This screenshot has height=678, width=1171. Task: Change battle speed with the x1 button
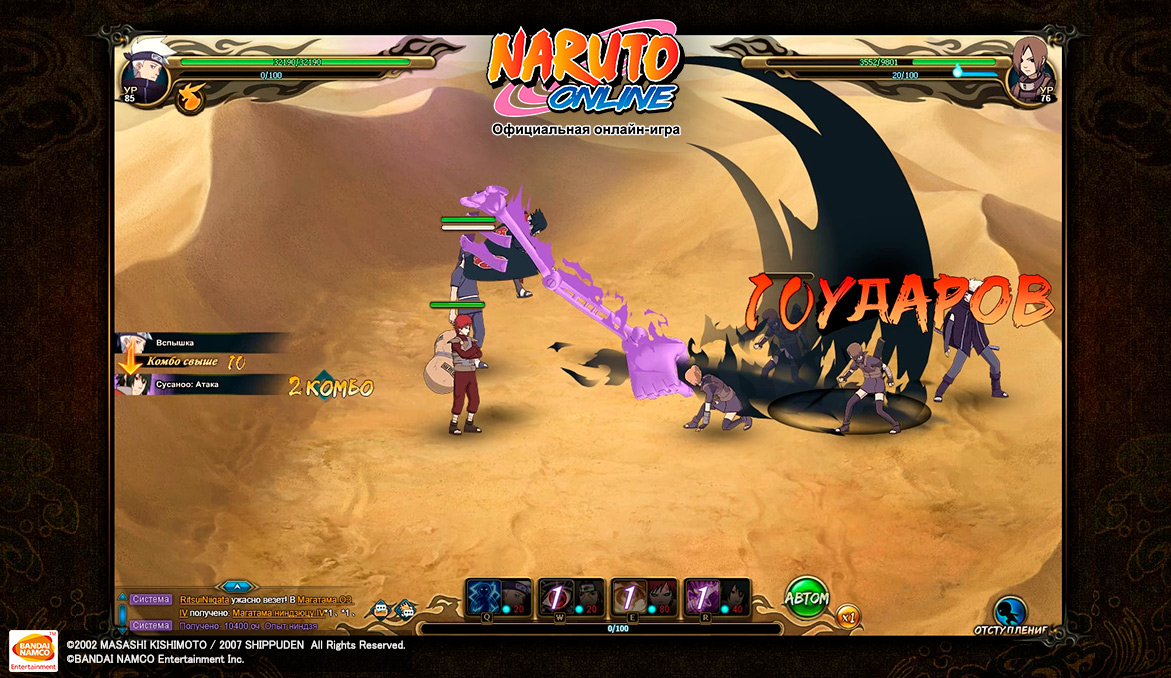[x=848, y=616]
